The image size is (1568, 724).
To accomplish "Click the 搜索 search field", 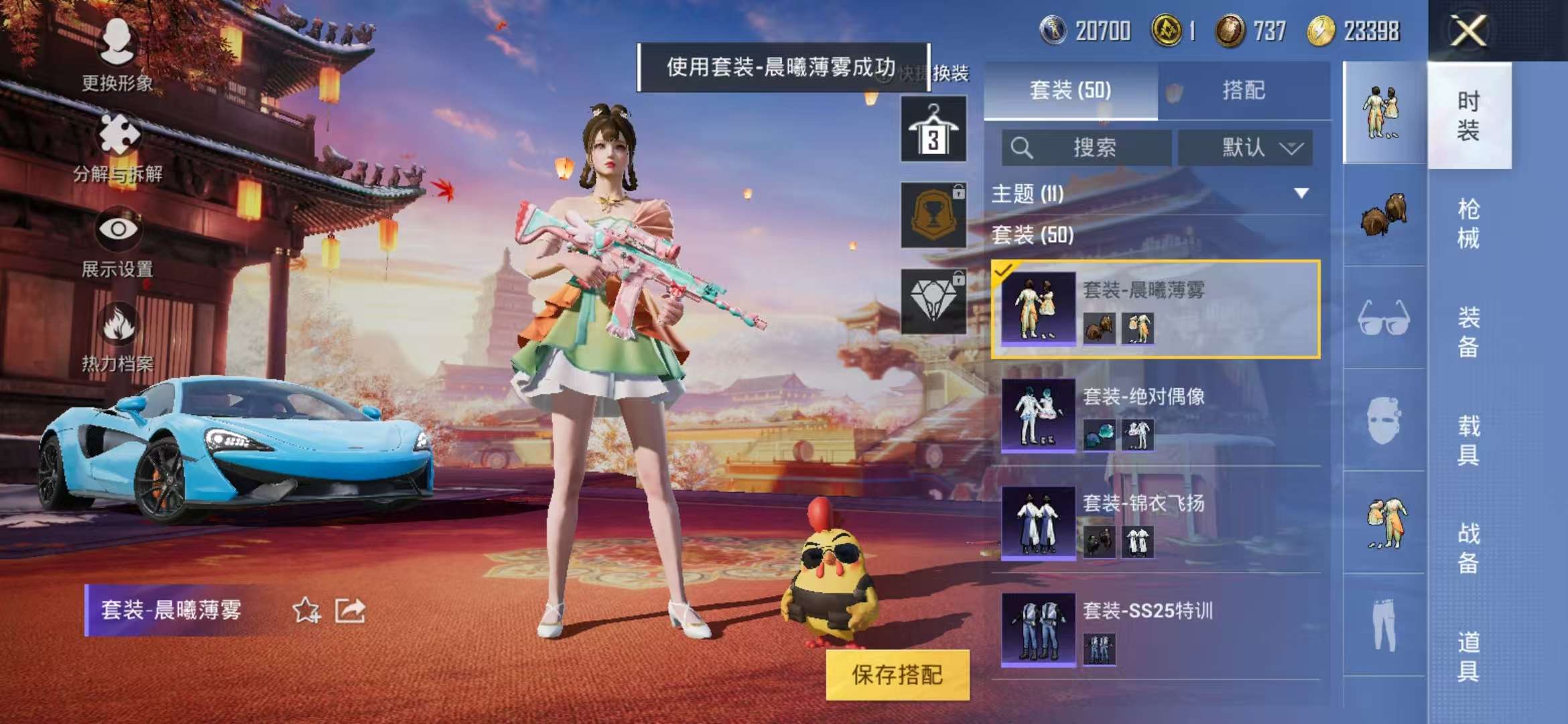I will pyautogui.click(x=1086, y=149).
